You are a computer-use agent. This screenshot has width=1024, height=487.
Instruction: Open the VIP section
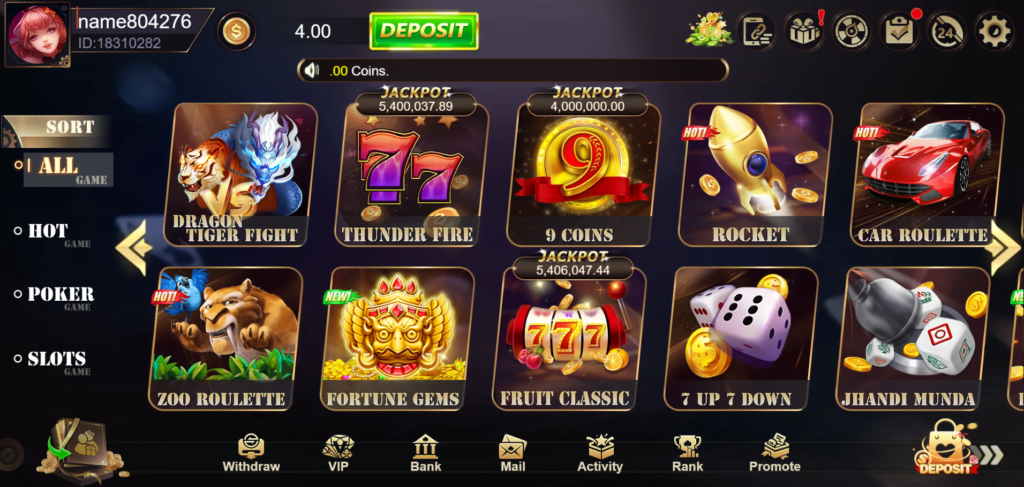339,453
